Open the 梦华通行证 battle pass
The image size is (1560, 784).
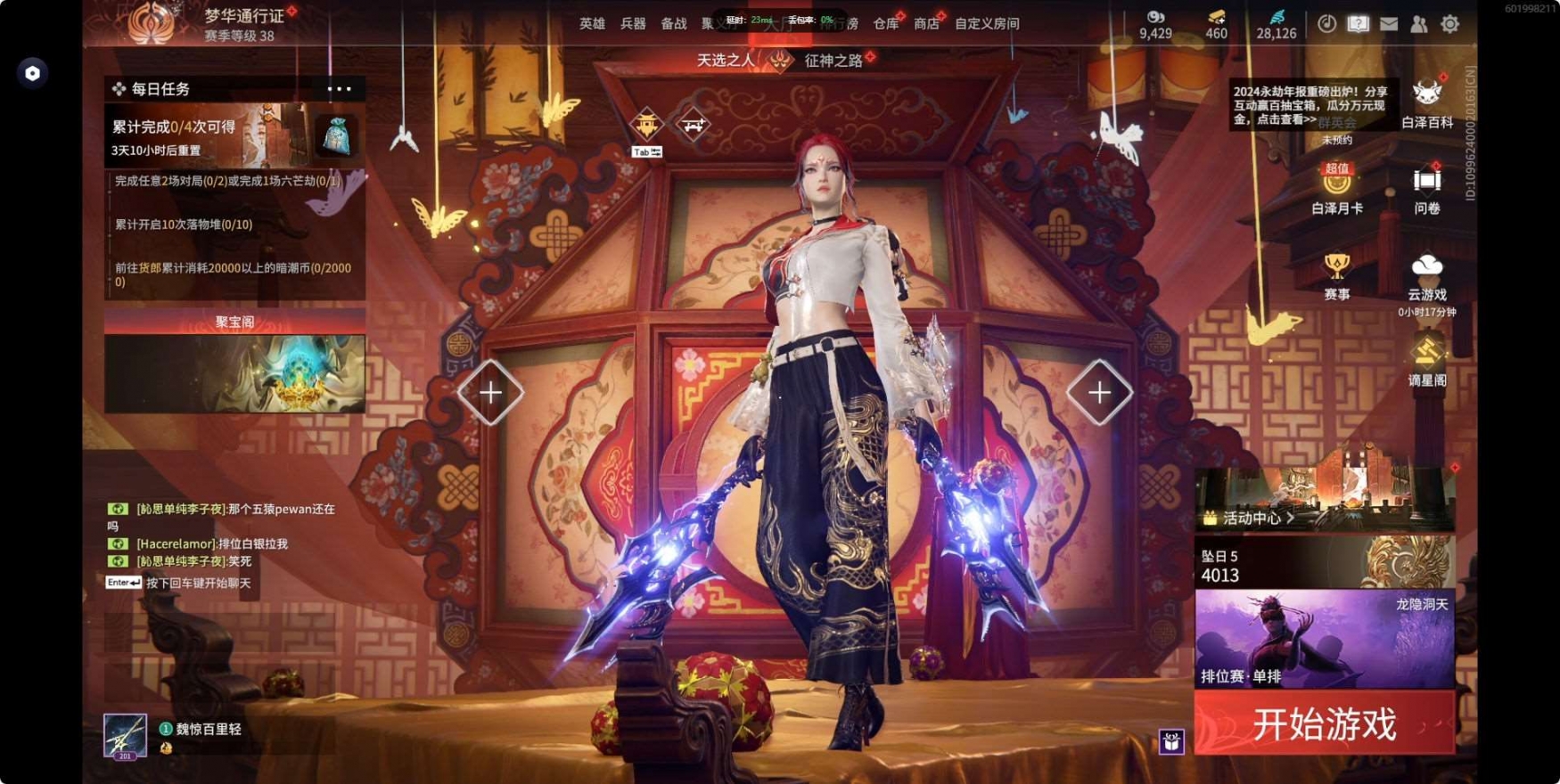coord(243,16)
